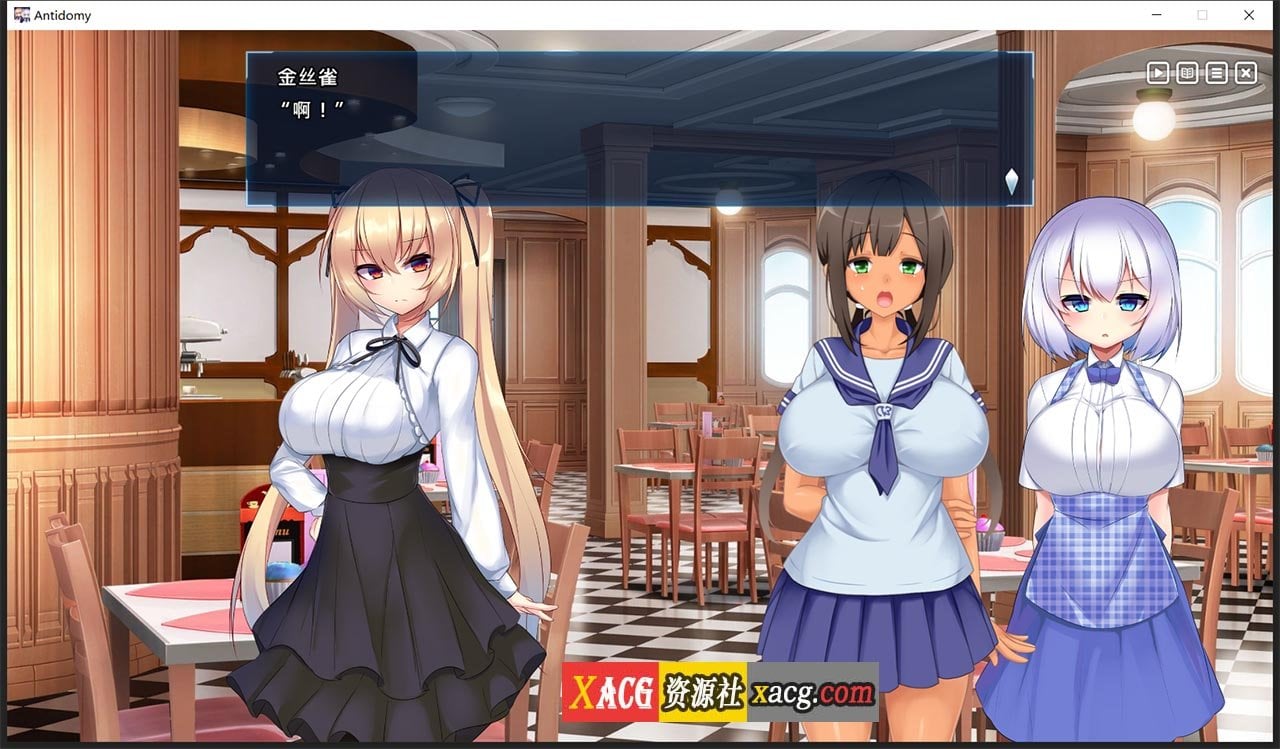Click the dialogue box to advance the story
This screenshot has height=749, width=1280.
point(640,130)
